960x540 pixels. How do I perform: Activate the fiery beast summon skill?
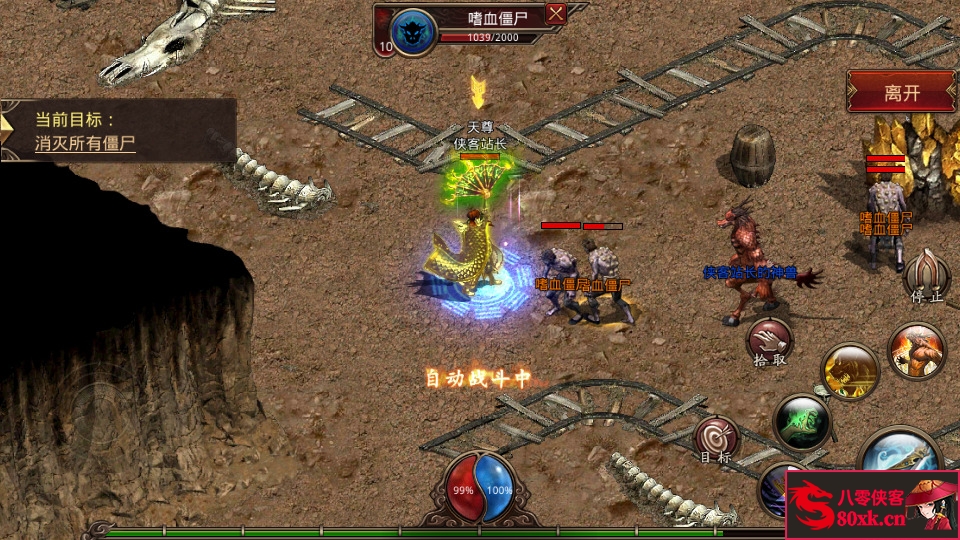pyautogui.click(x=916, y=352)
